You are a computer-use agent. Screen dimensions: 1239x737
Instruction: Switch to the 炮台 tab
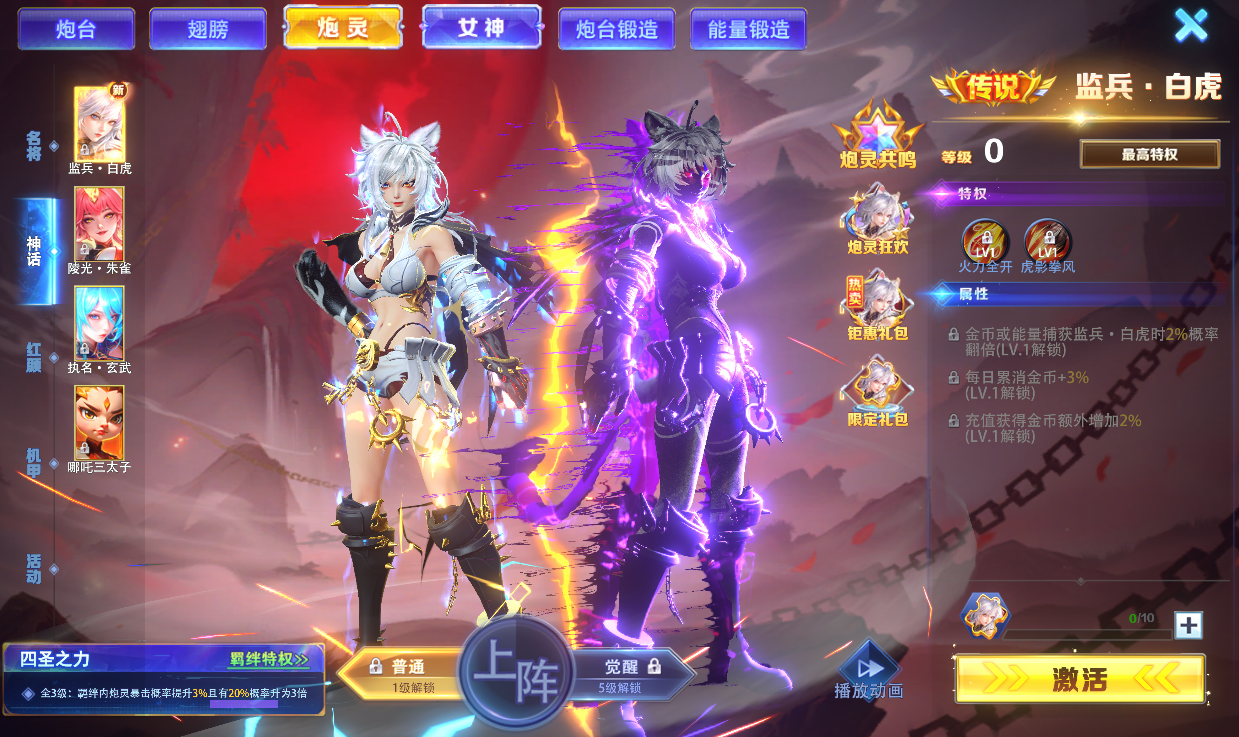pos(76,29)
